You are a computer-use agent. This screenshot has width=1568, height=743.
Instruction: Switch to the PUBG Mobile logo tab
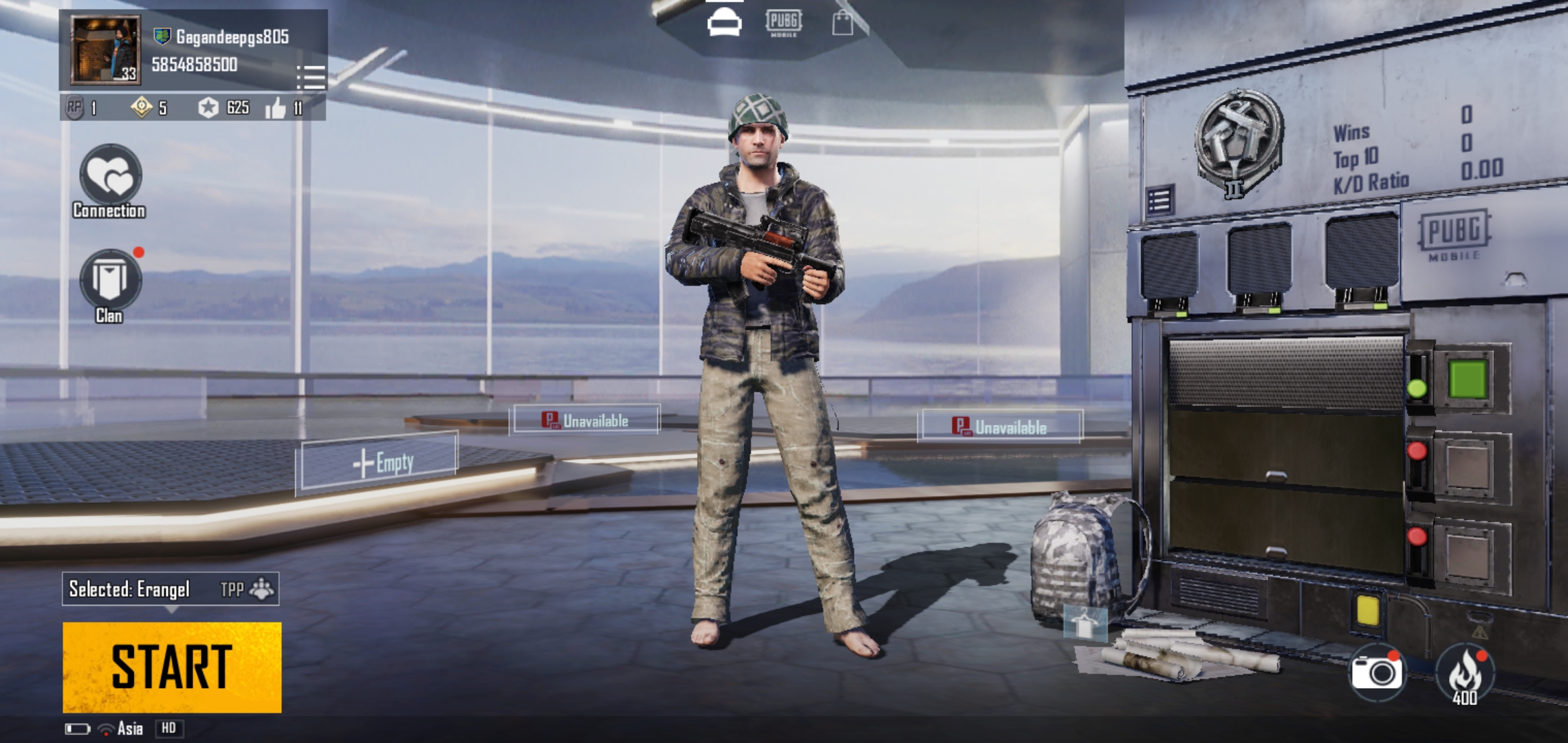783,23
